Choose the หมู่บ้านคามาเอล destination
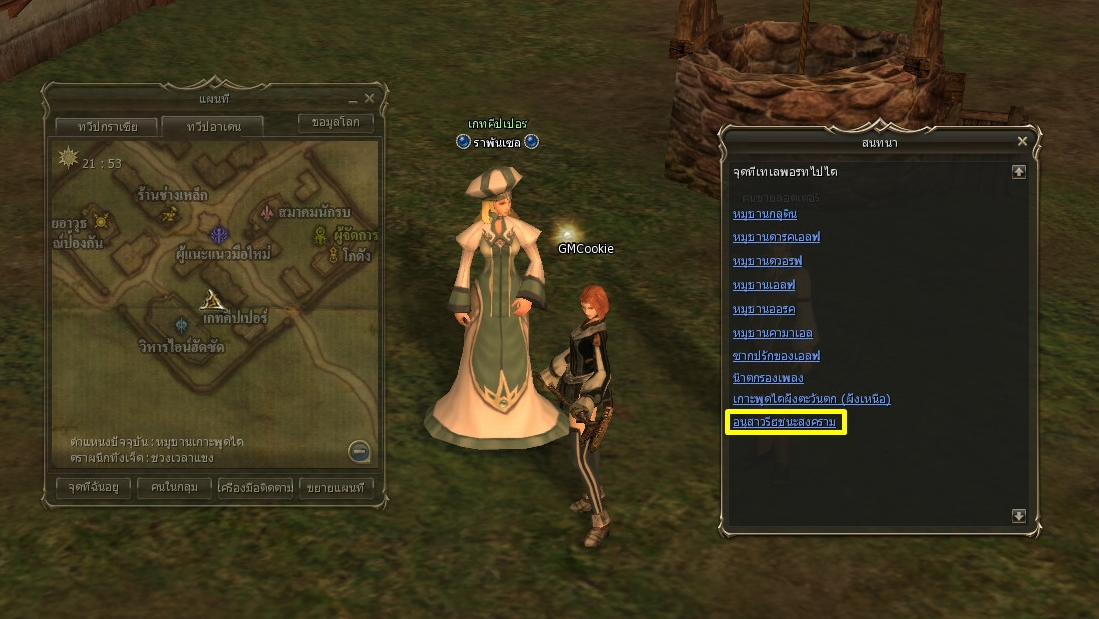This screenshot has width=1099, height=619. point(772,333)
